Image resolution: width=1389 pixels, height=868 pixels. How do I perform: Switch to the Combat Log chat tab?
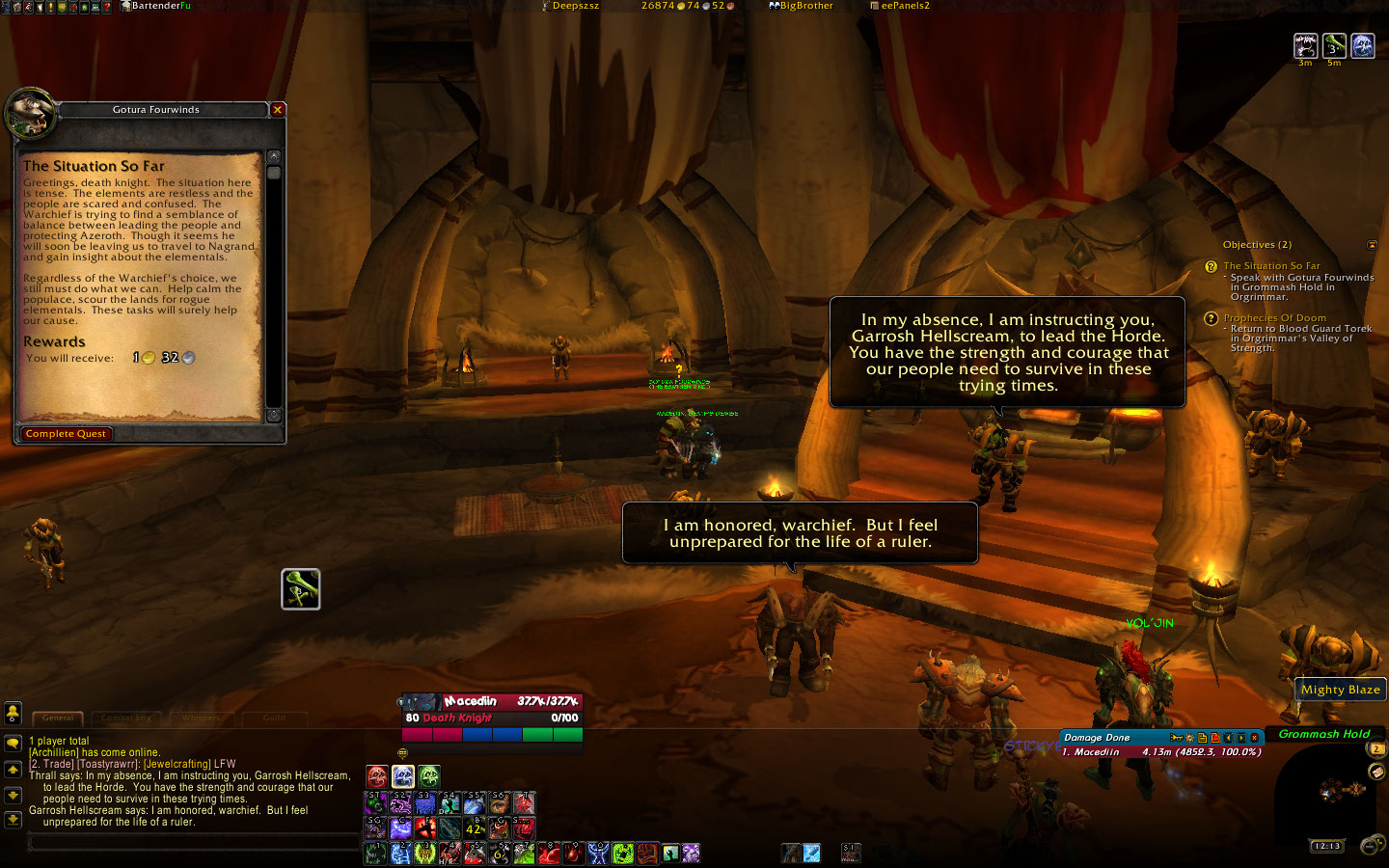tap(126, 718)
